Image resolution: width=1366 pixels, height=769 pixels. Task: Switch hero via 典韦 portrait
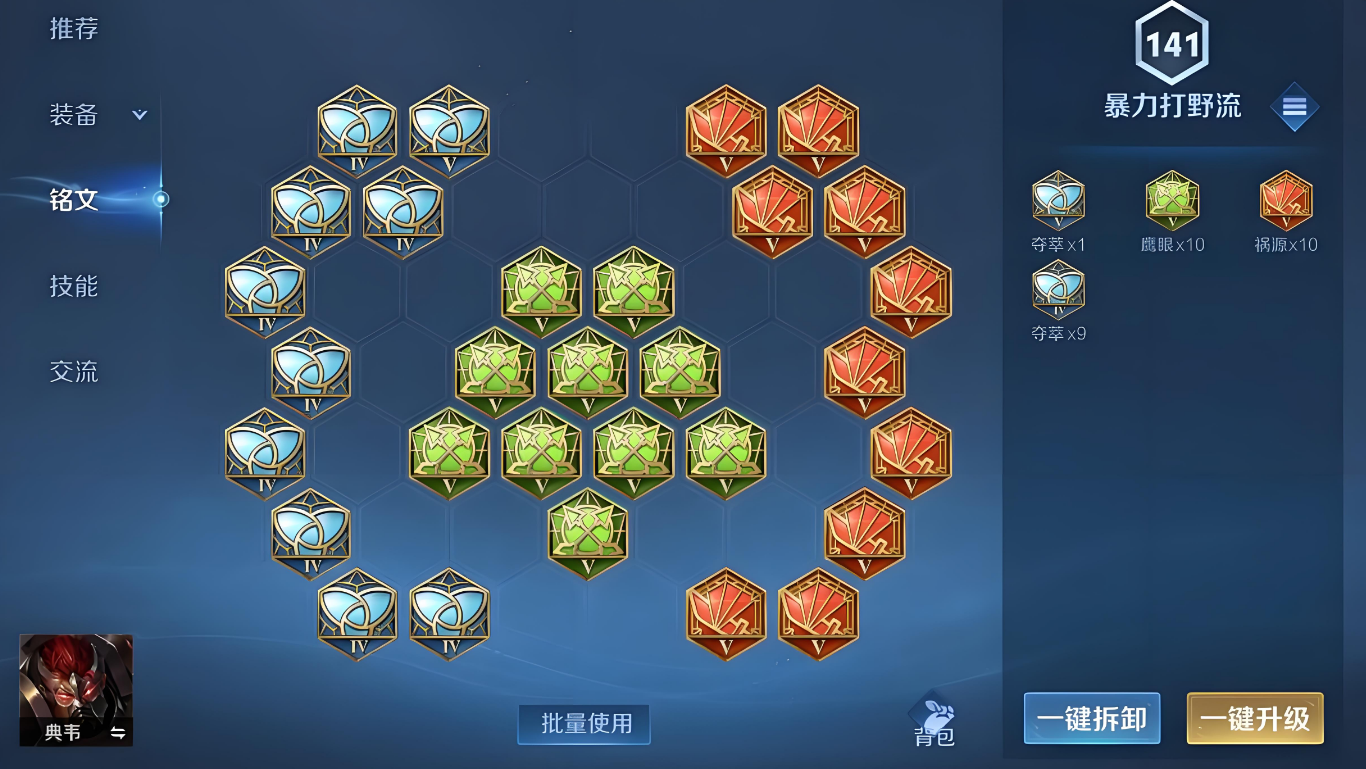point(76,690)
